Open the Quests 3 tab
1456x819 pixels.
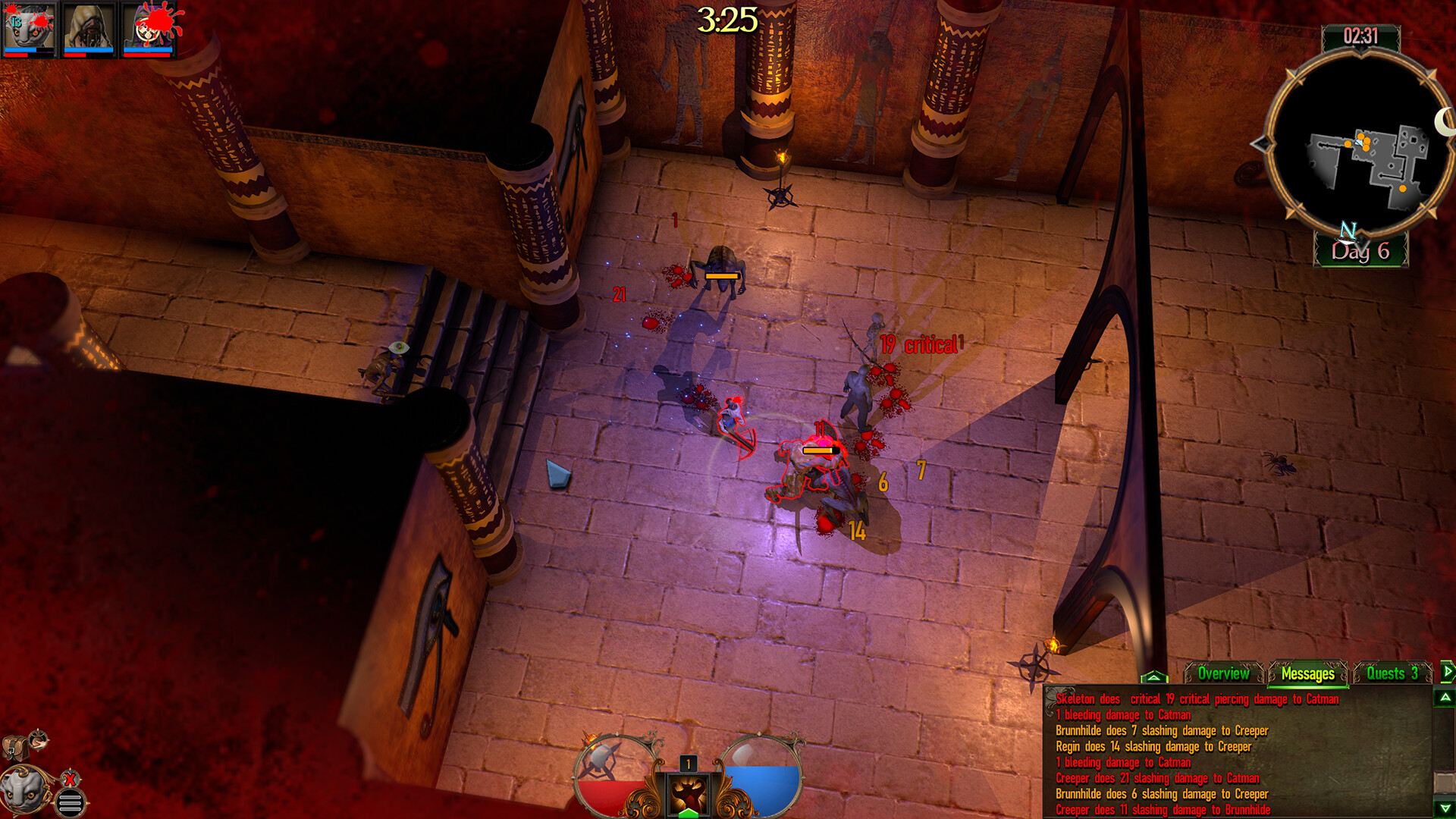coord(1392,673)
